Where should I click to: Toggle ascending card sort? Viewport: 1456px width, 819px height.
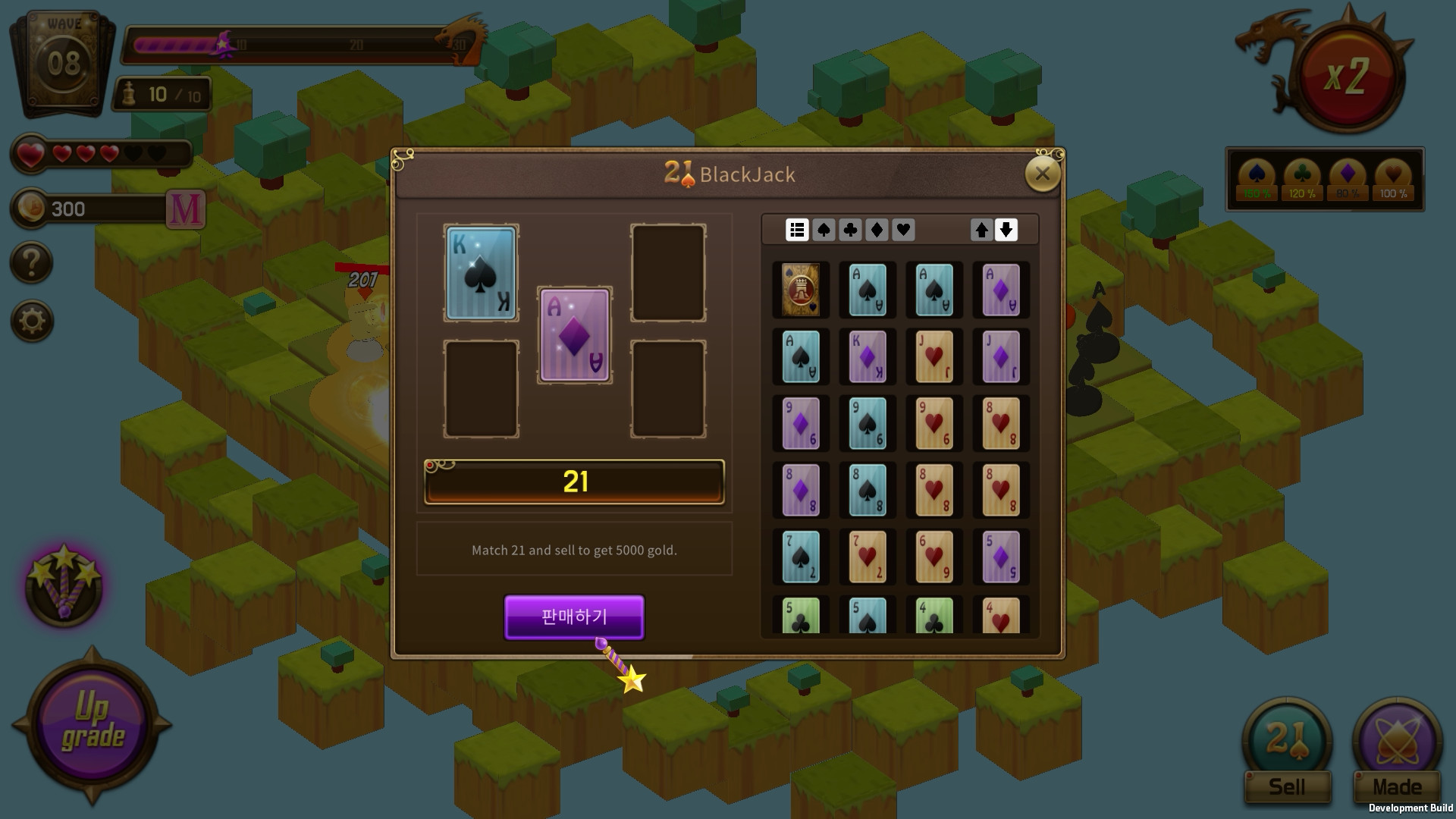coord(980,230)
